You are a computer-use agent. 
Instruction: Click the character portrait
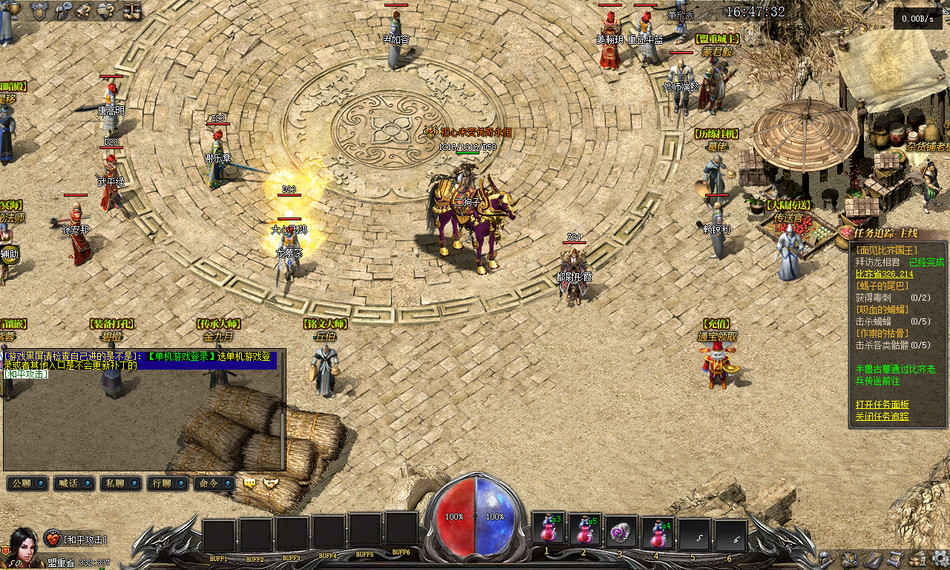click(x=20, y=545)
